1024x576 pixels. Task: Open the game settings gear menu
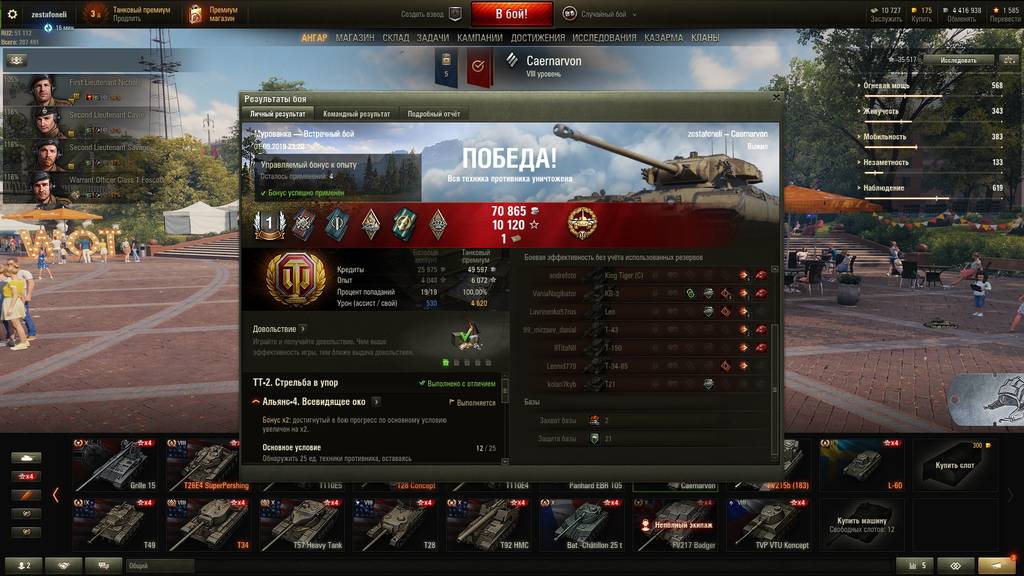[x=13, y=14]
